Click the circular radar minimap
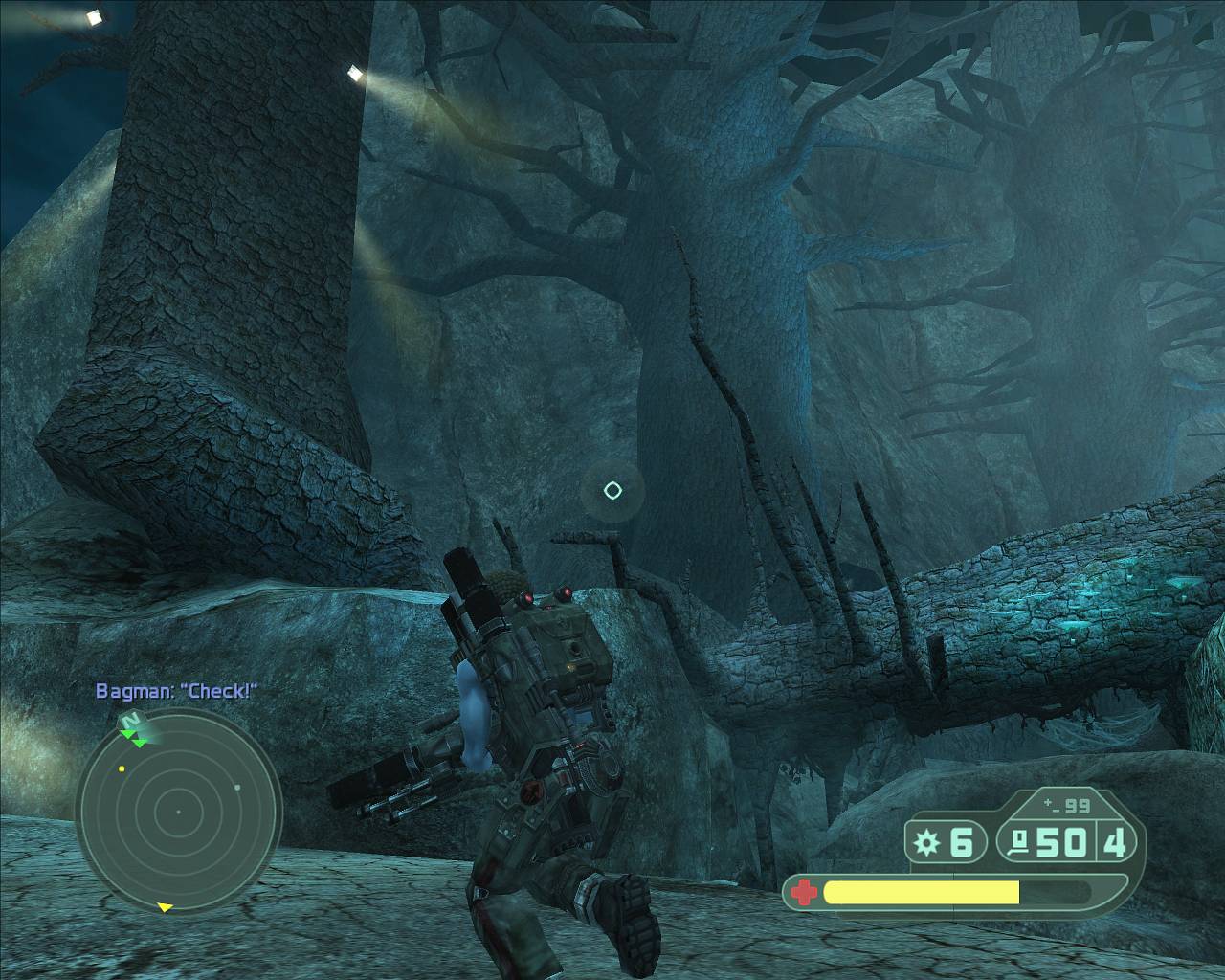Viewport: 1225px width, 980px height. [x=178, y=812]
